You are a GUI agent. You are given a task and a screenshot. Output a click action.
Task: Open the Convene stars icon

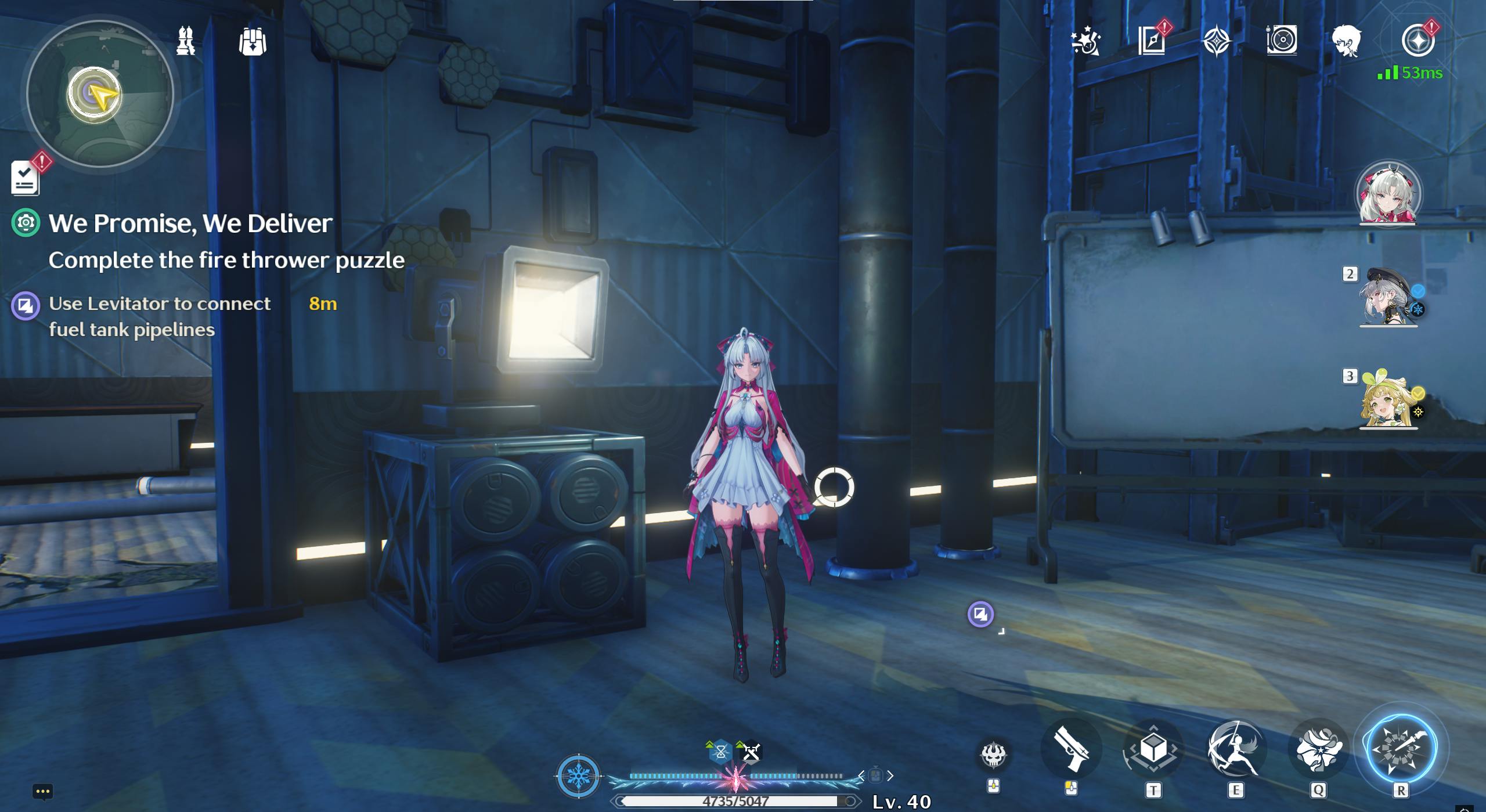pos(1086,41)
